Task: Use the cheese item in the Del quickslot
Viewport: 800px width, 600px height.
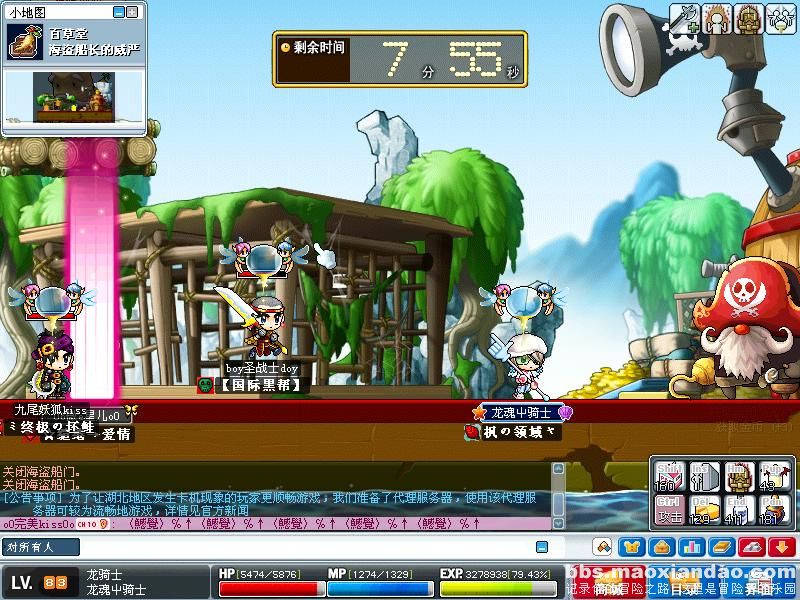Action: pos(704,511)
